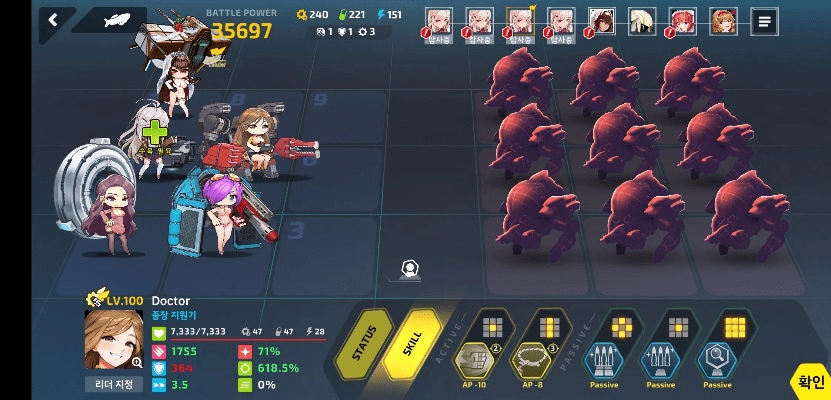The width and height of the screenshot is (831, 400).
Task: Select the dark brown-haired squad portrait
Action: 601,21
